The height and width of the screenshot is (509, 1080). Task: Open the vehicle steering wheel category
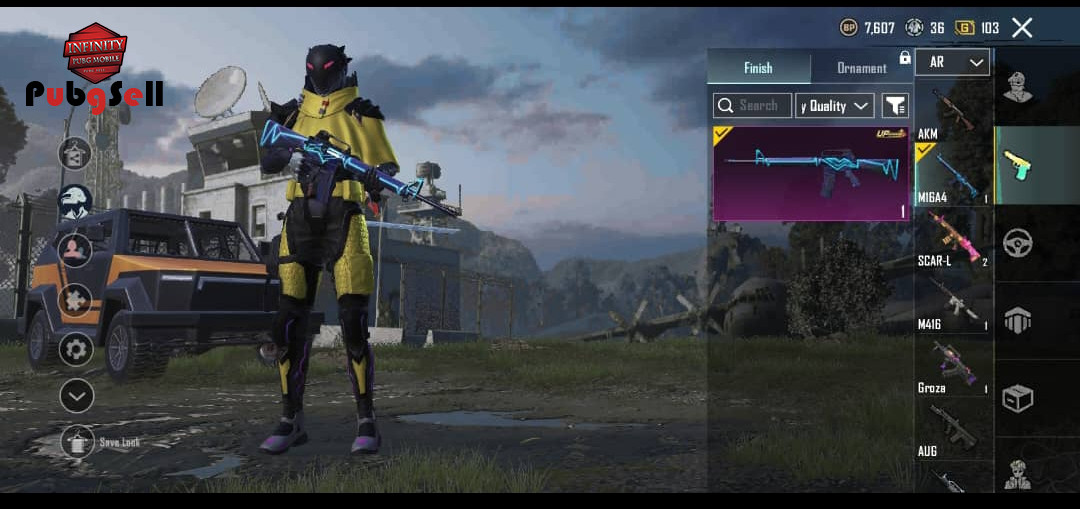(x=1017, y=243)
